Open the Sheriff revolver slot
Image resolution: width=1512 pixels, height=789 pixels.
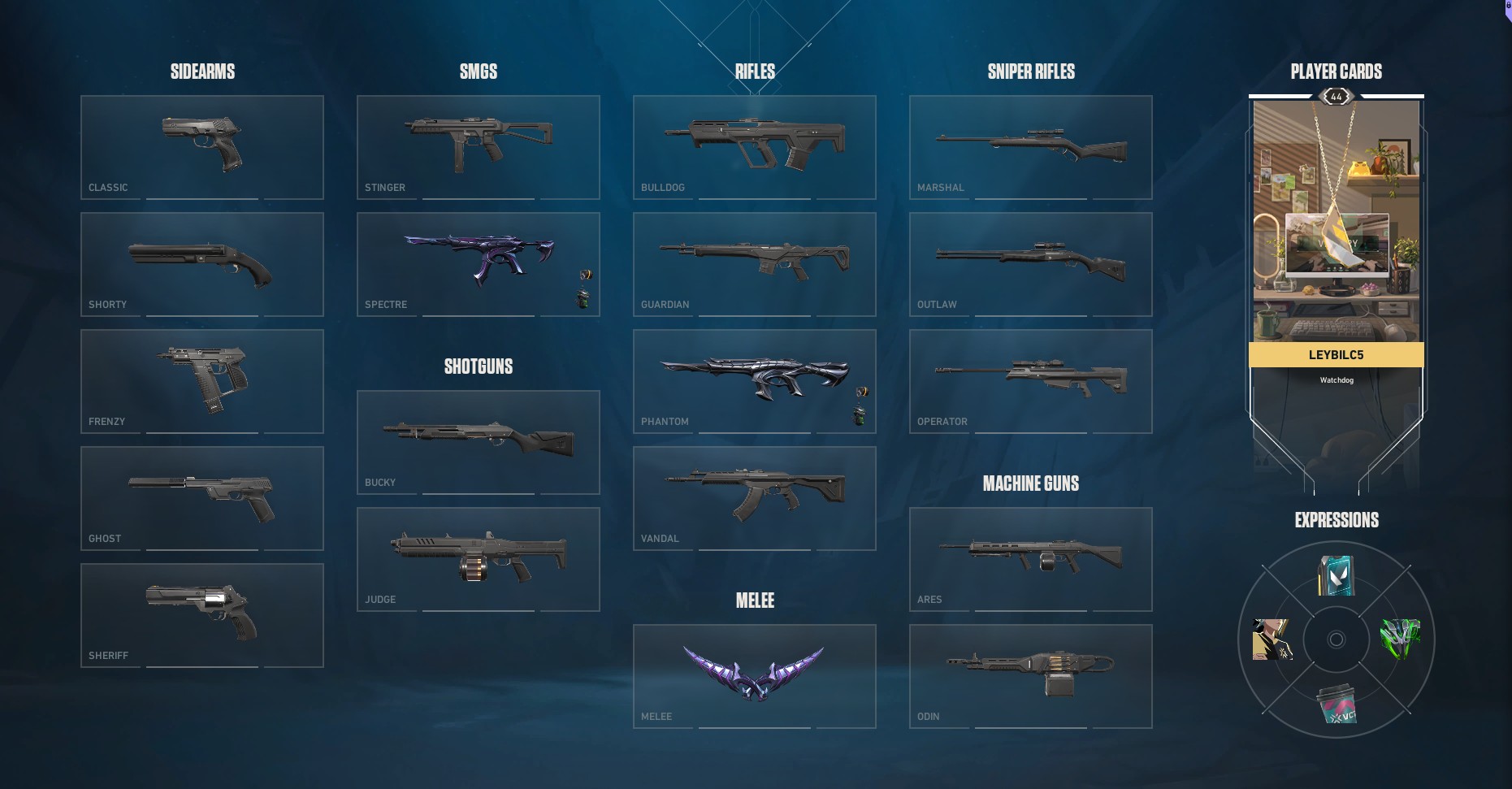(x=201, y=615)
